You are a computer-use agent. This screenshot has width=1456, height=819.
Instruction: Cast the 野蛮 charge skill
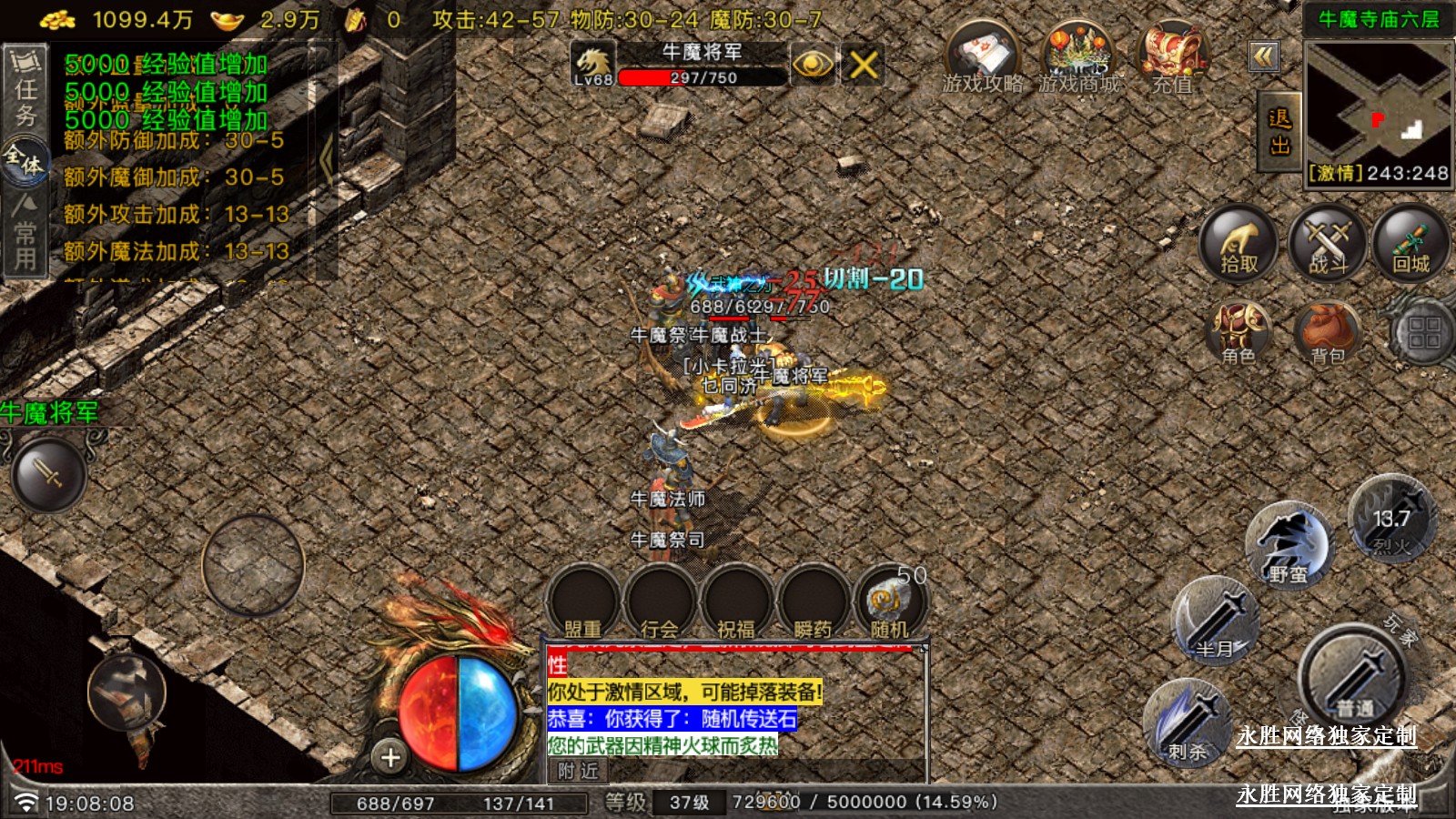[1288, 545]
